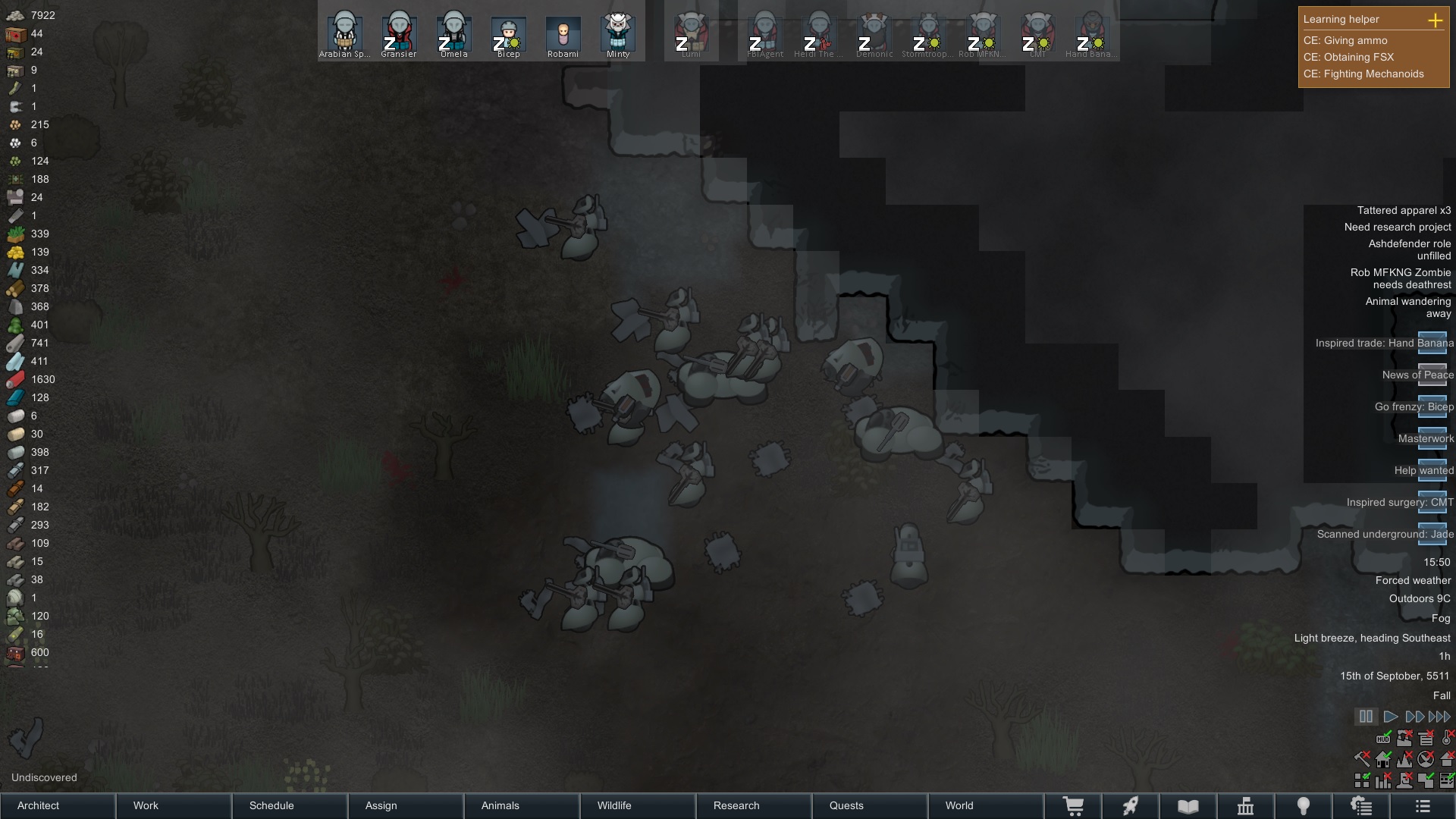1456x819 pixels.
Task: Select the Wildlife menu tab
Action: (x=616, y=805)
